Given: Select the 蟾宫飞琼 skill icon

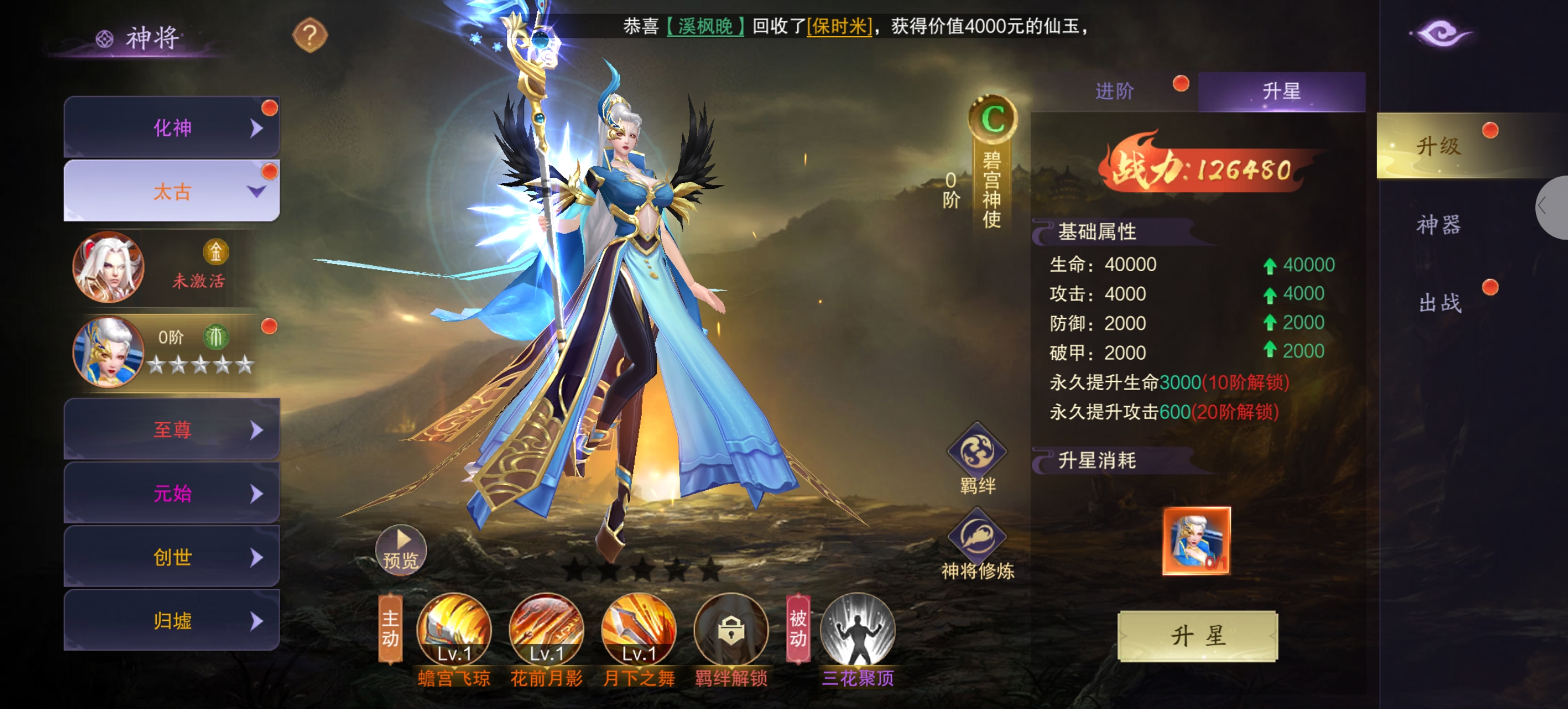Looking at the screenshot, I should [x=453, y=629].
